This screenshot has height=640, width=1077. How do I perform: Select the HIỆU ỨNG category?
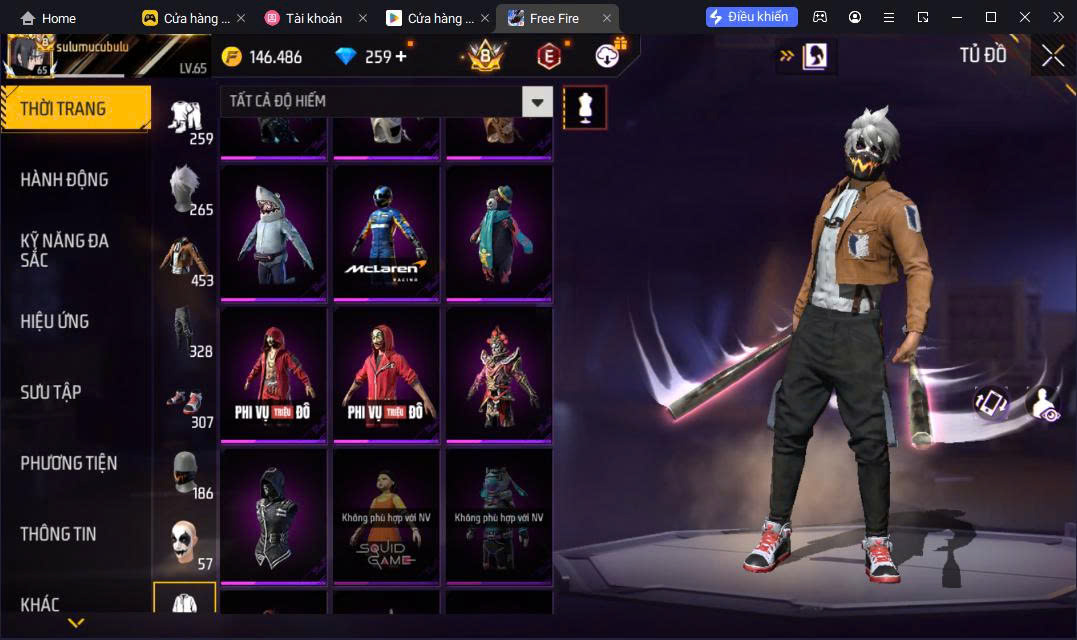[55, 321]
